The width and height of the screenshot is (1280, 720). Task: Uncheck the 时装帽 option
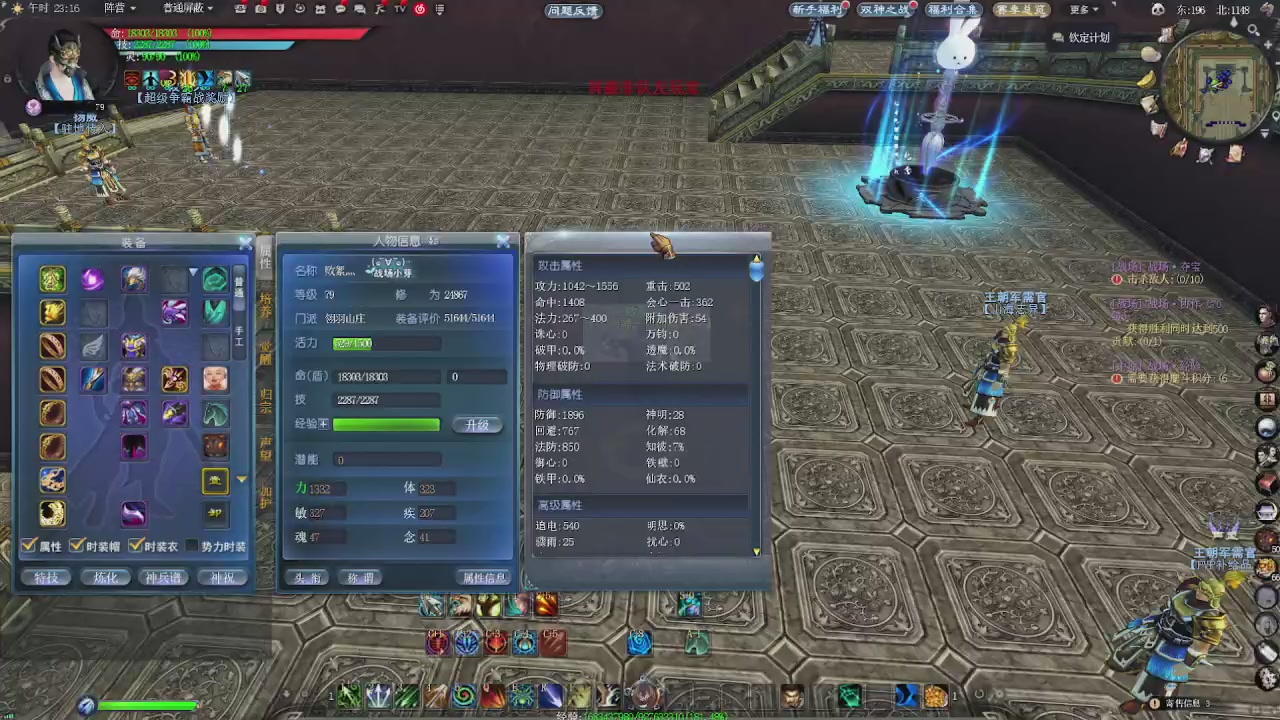(x=77, y=546)
